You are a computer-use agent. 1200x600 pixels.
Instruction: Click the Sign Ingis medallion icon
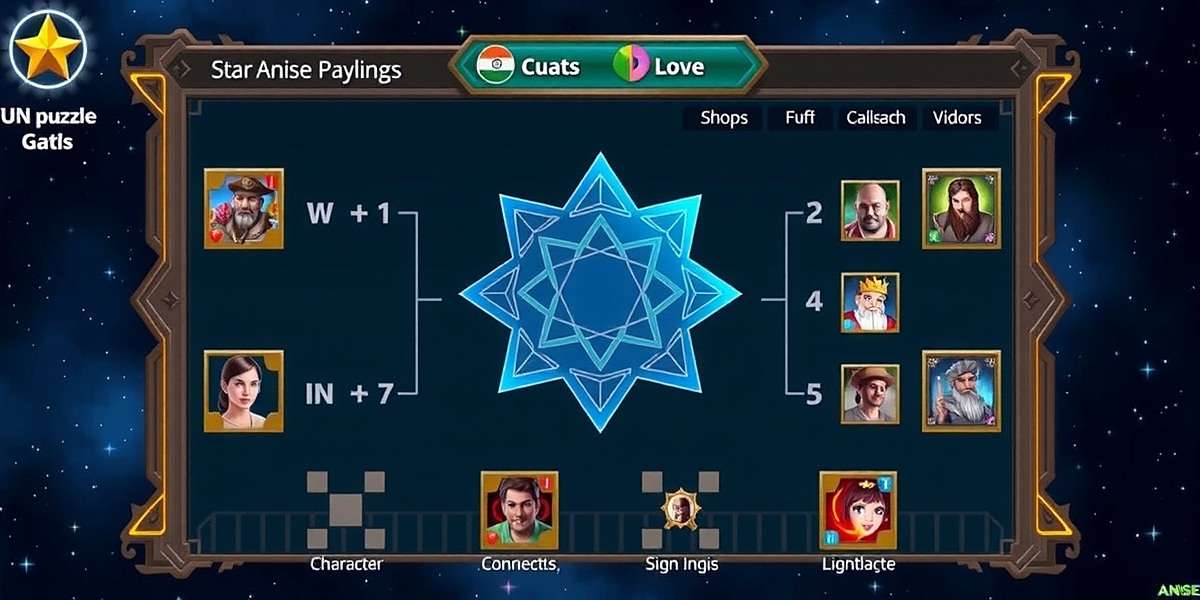coord(682,510)
